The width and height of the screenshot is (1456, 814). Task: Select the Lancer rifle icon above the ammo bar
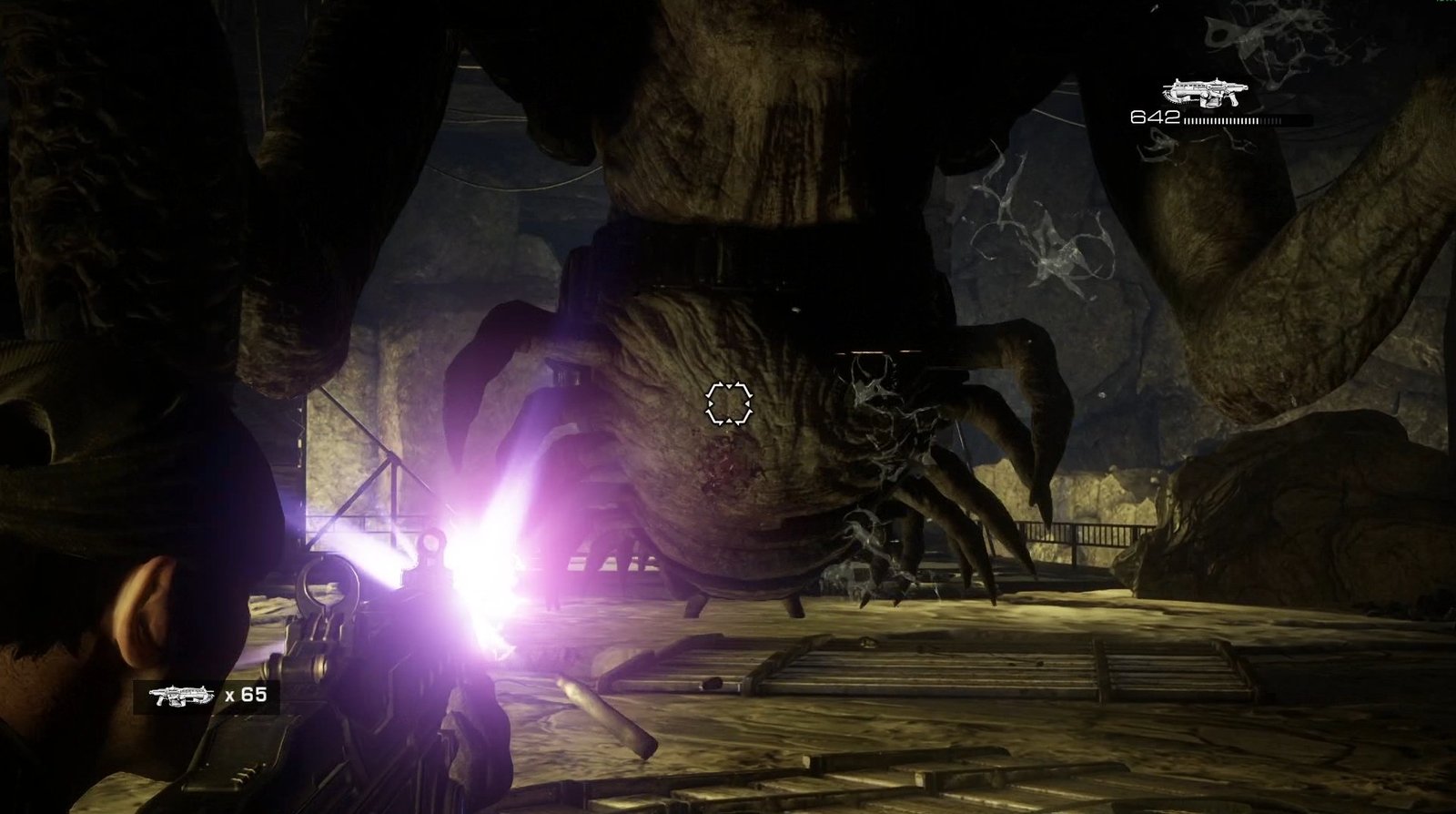[1202, 92]
